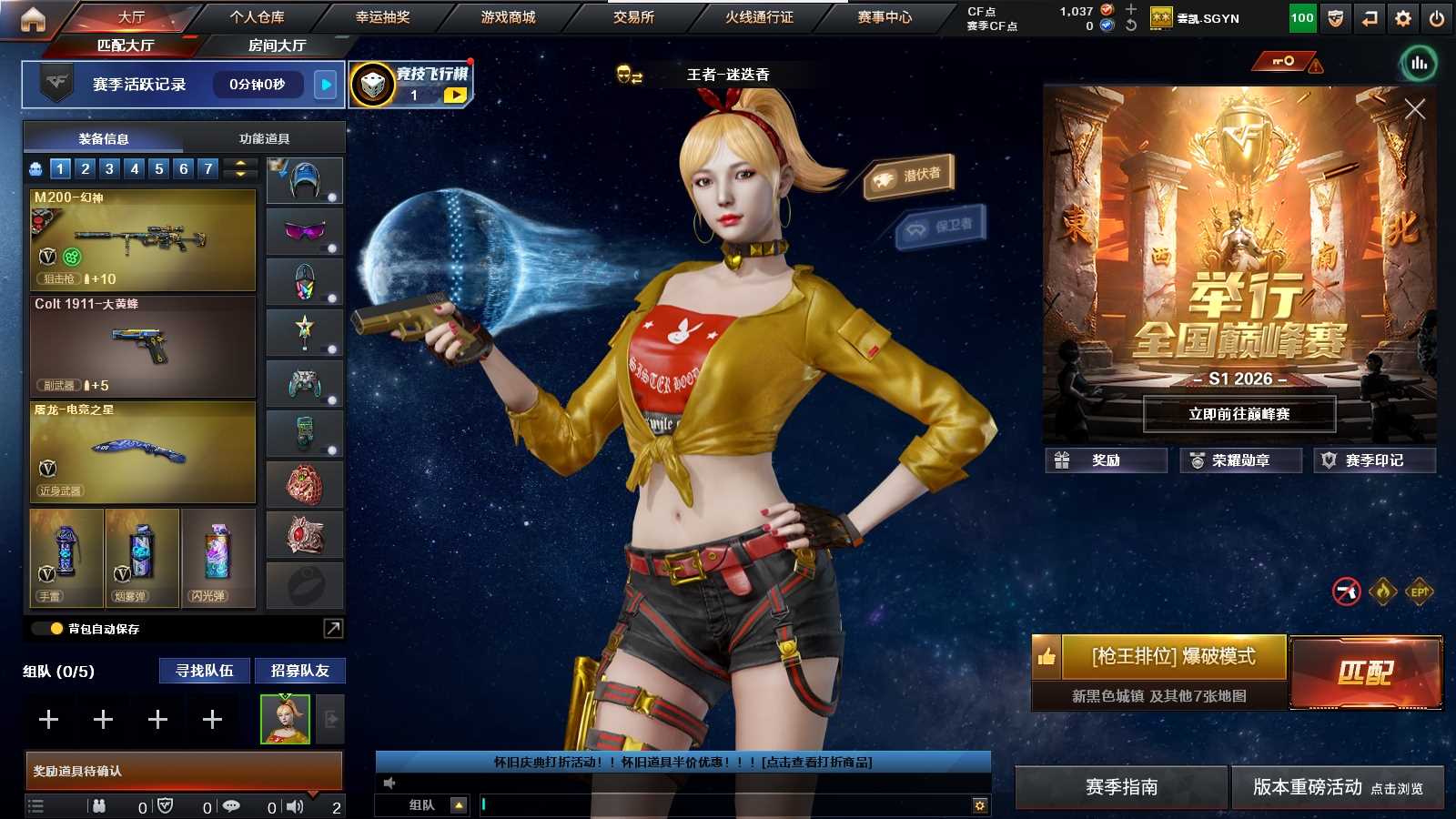Open the 赛季指南 guide

1121,787
